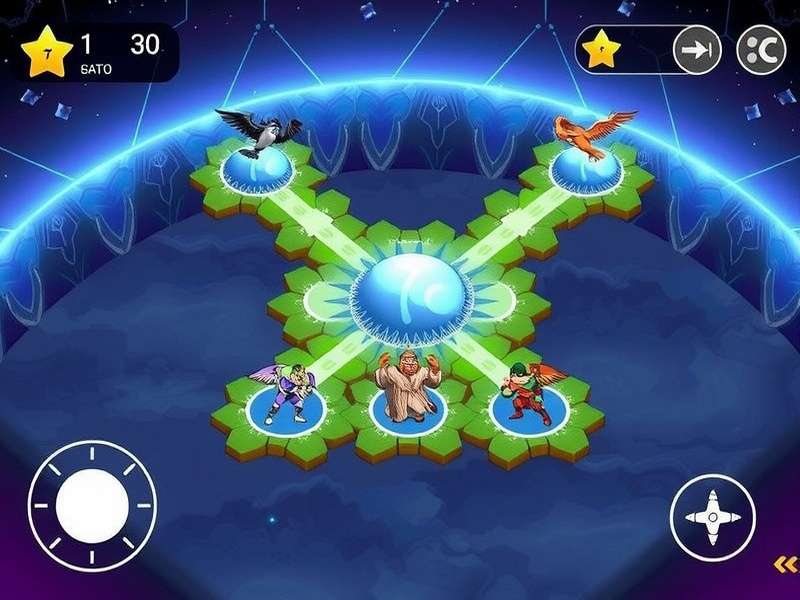Click the virtual joystick pad

tap(92, 506)
